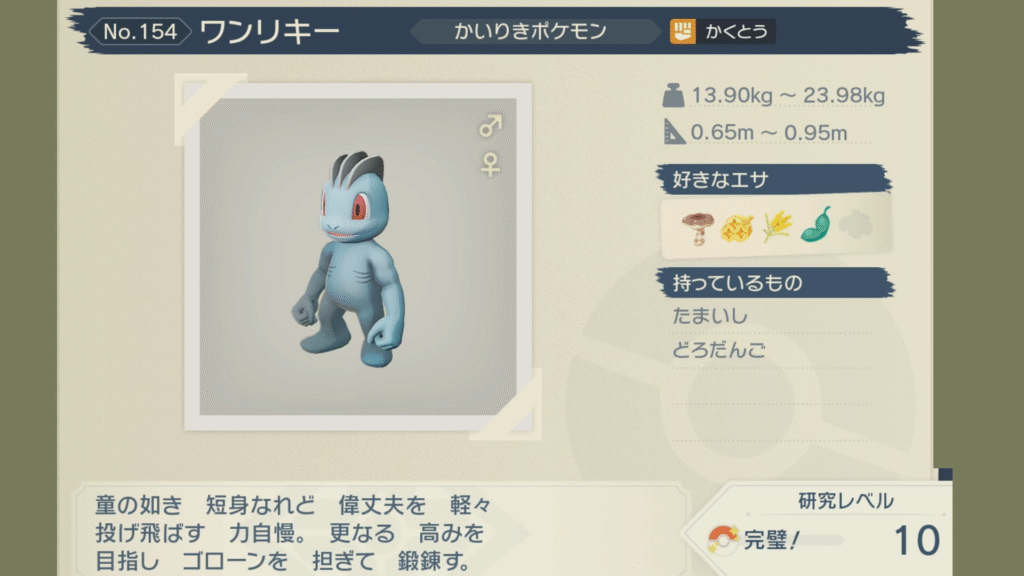Select the たまいし held item entry
1024x576 pixels.
point(712,316)
